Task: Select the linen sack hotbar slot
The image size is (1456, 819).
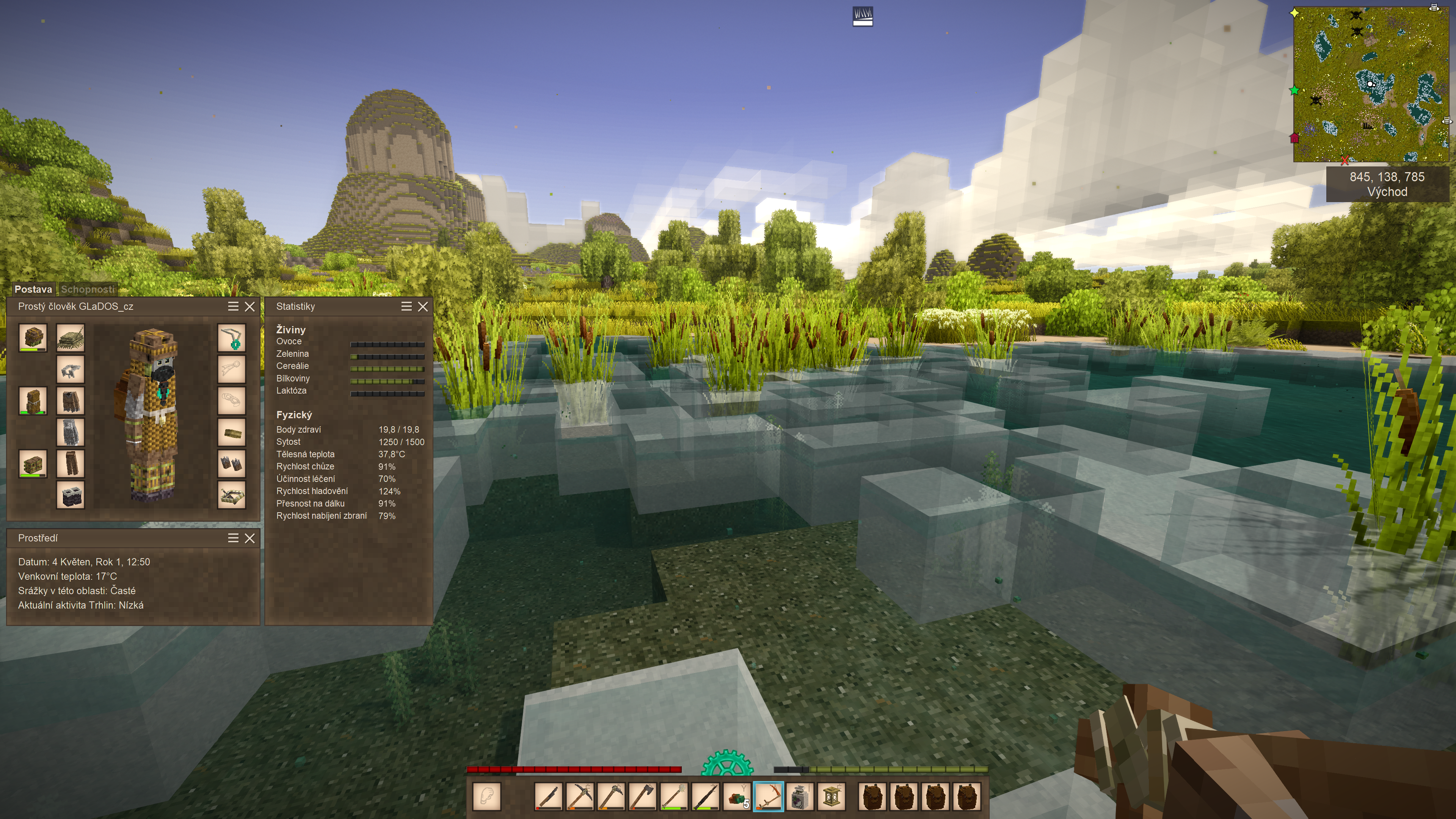Action: tap(800, 796)
